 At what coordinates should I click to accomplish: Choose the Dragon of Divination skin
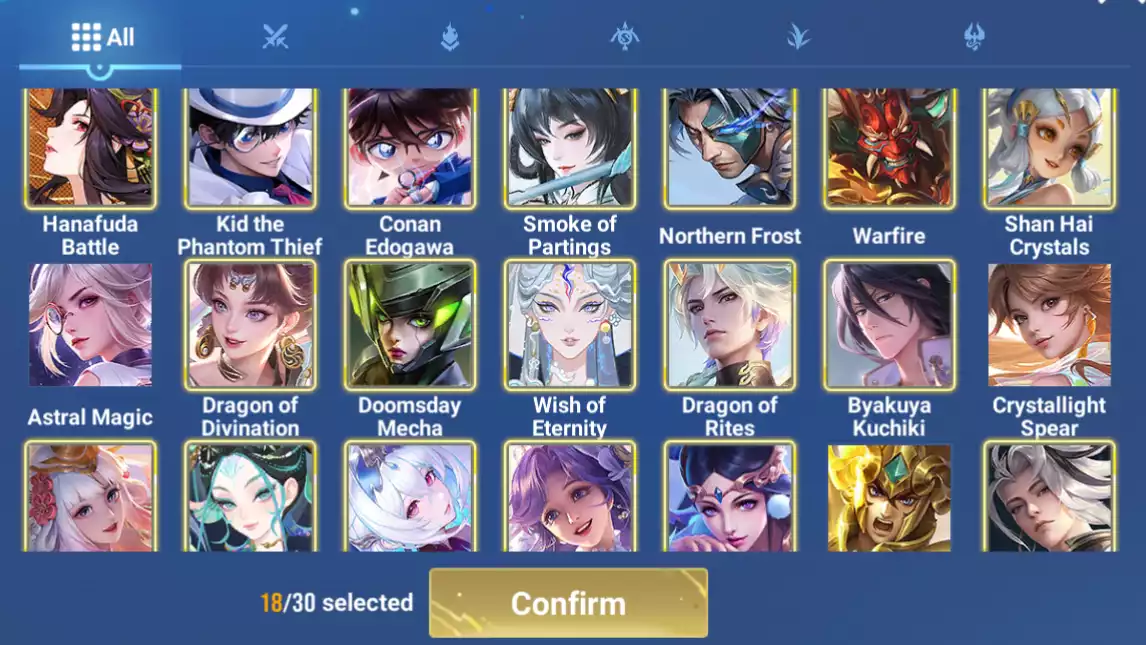[x=250, y=325]
